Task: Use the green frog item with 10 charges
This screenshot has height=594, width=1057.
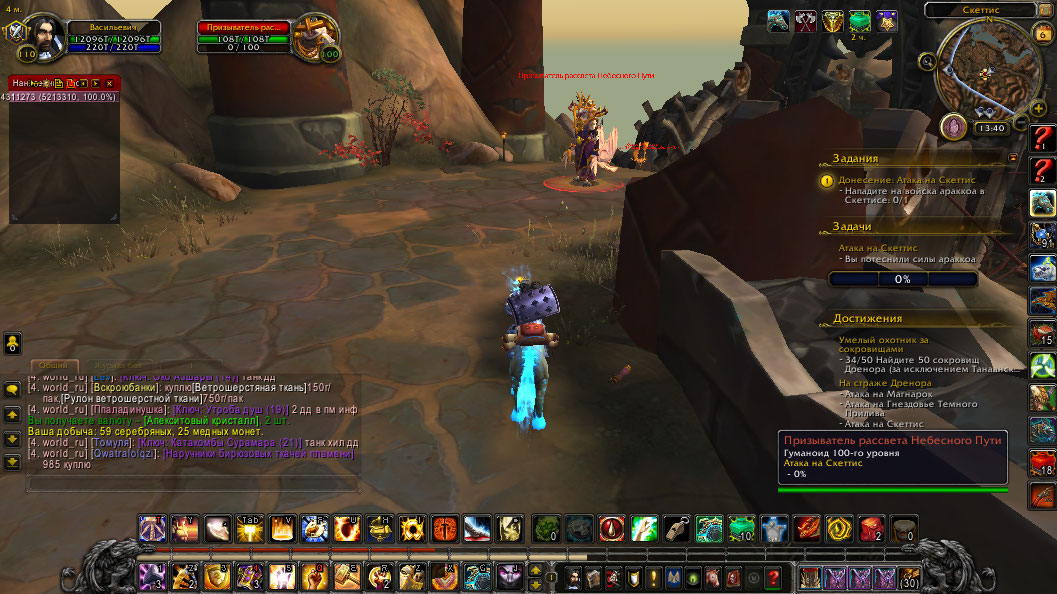Action: 740,528
